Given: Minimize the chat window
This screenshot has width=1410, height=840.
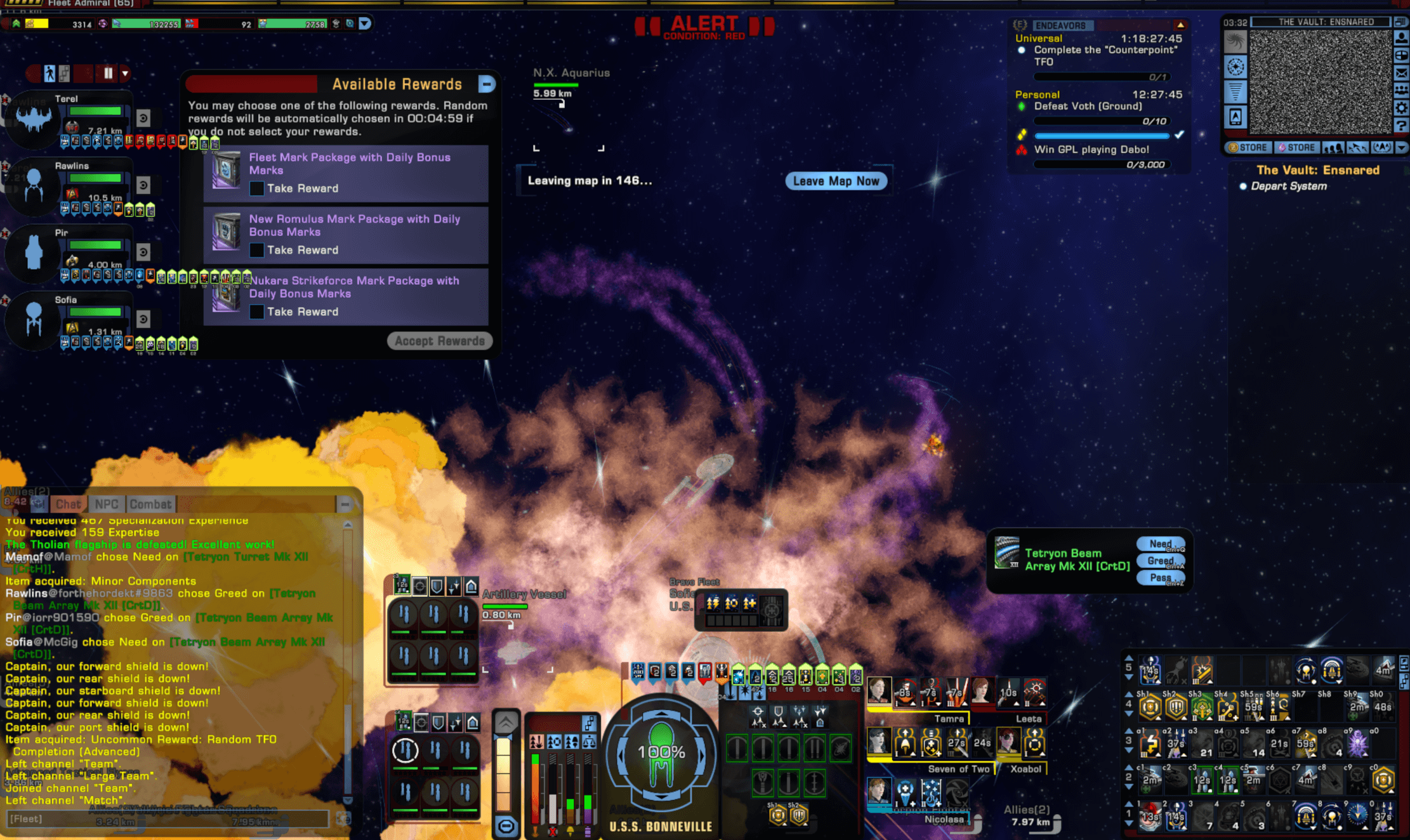Looking at the screenshot, I should pyautogui.click(x=345, y=504).
